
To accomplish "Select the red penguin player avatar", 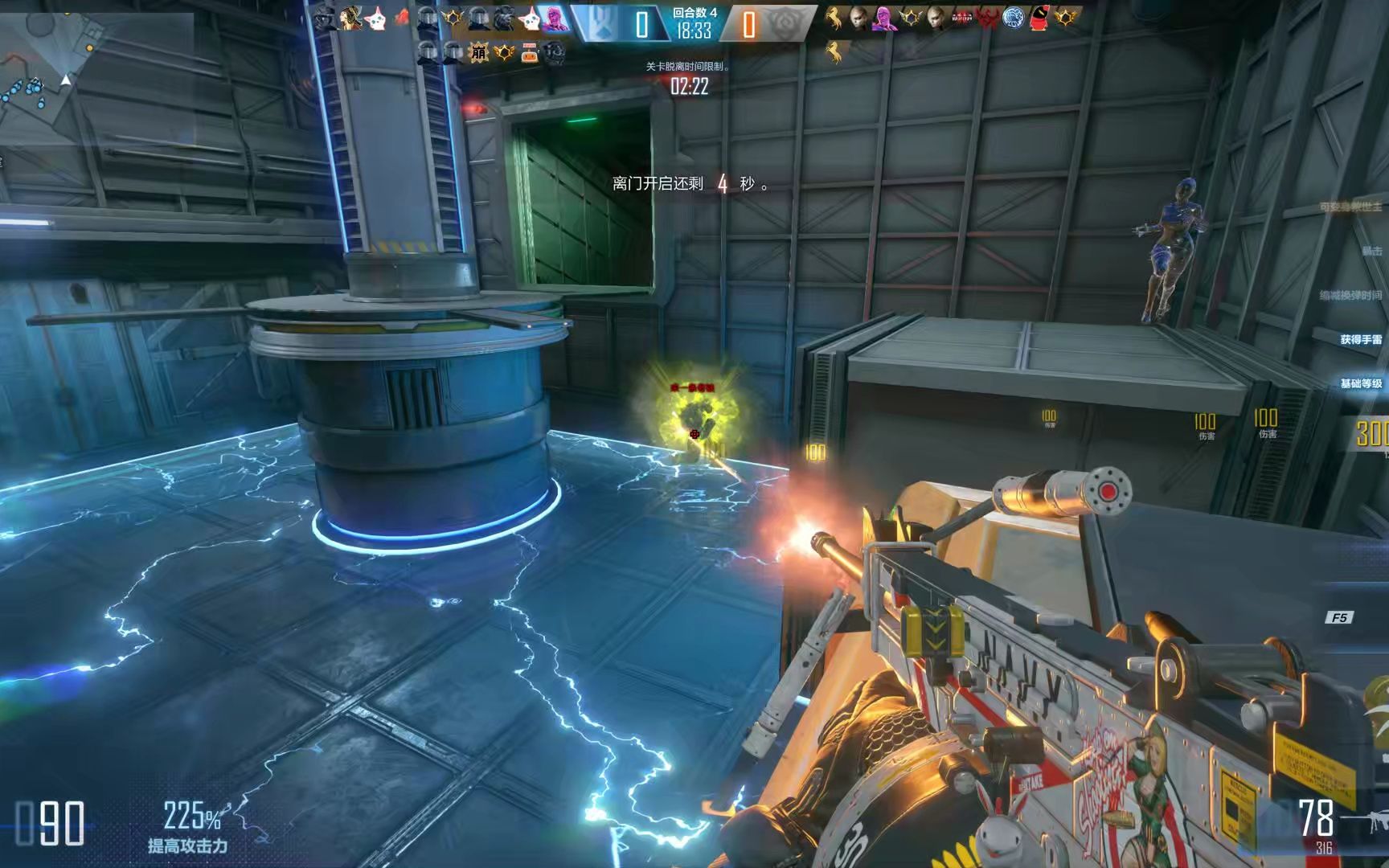I will [1039, 18].
